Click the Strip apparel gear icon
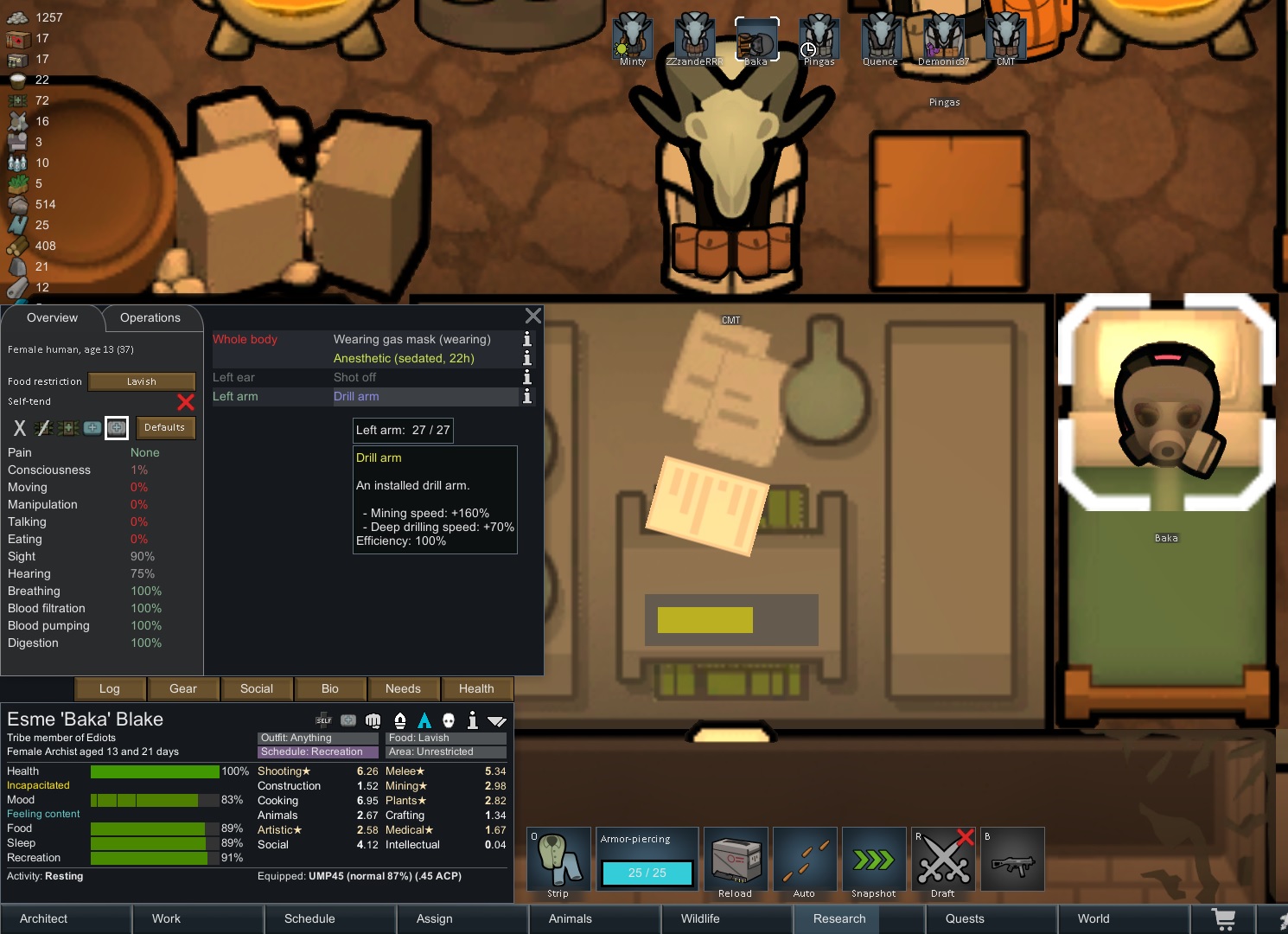 [x=558, y=859]
